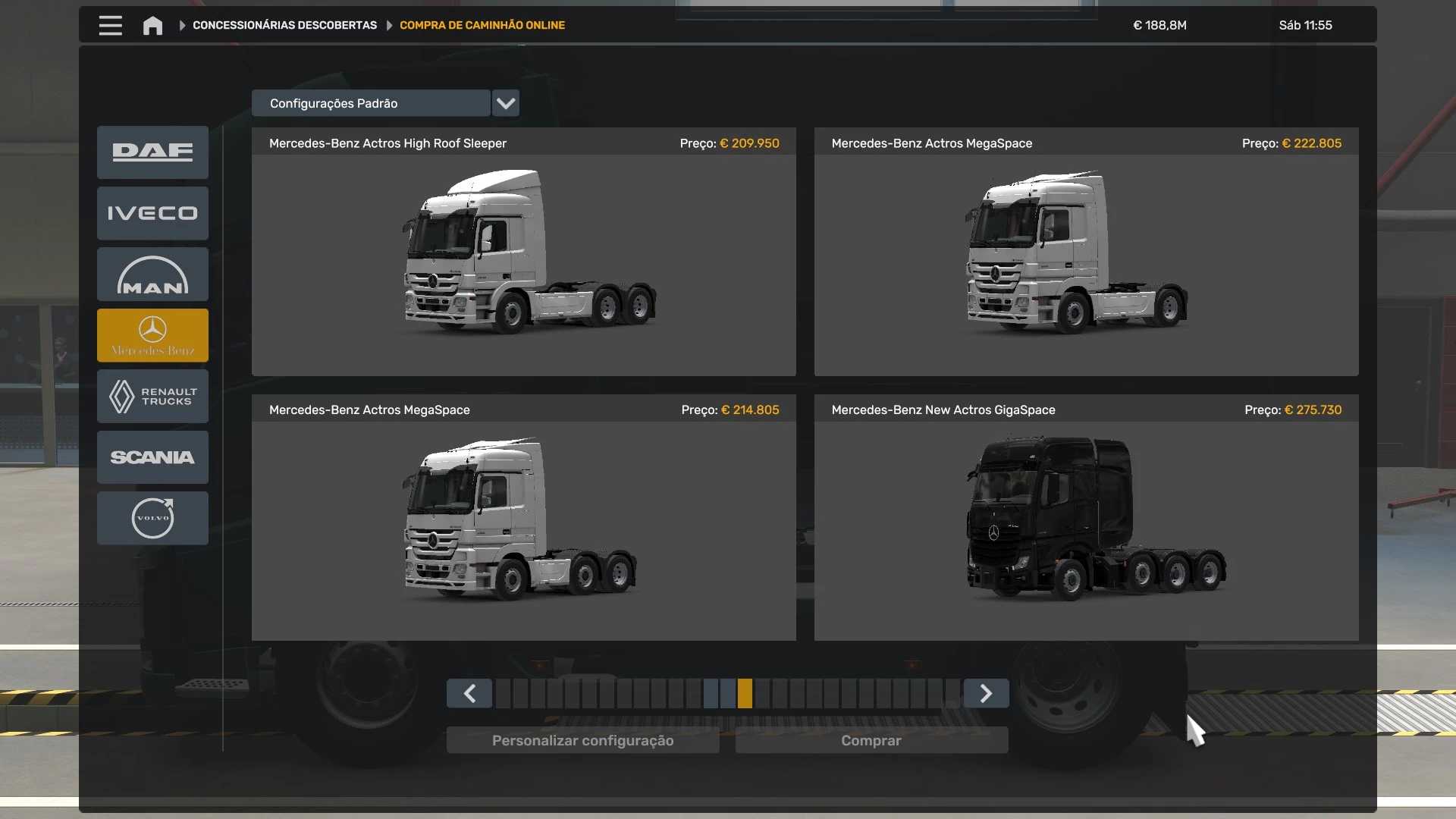Select the DAF brand tab
This screenshot has height=819, width=1456.
152,152
